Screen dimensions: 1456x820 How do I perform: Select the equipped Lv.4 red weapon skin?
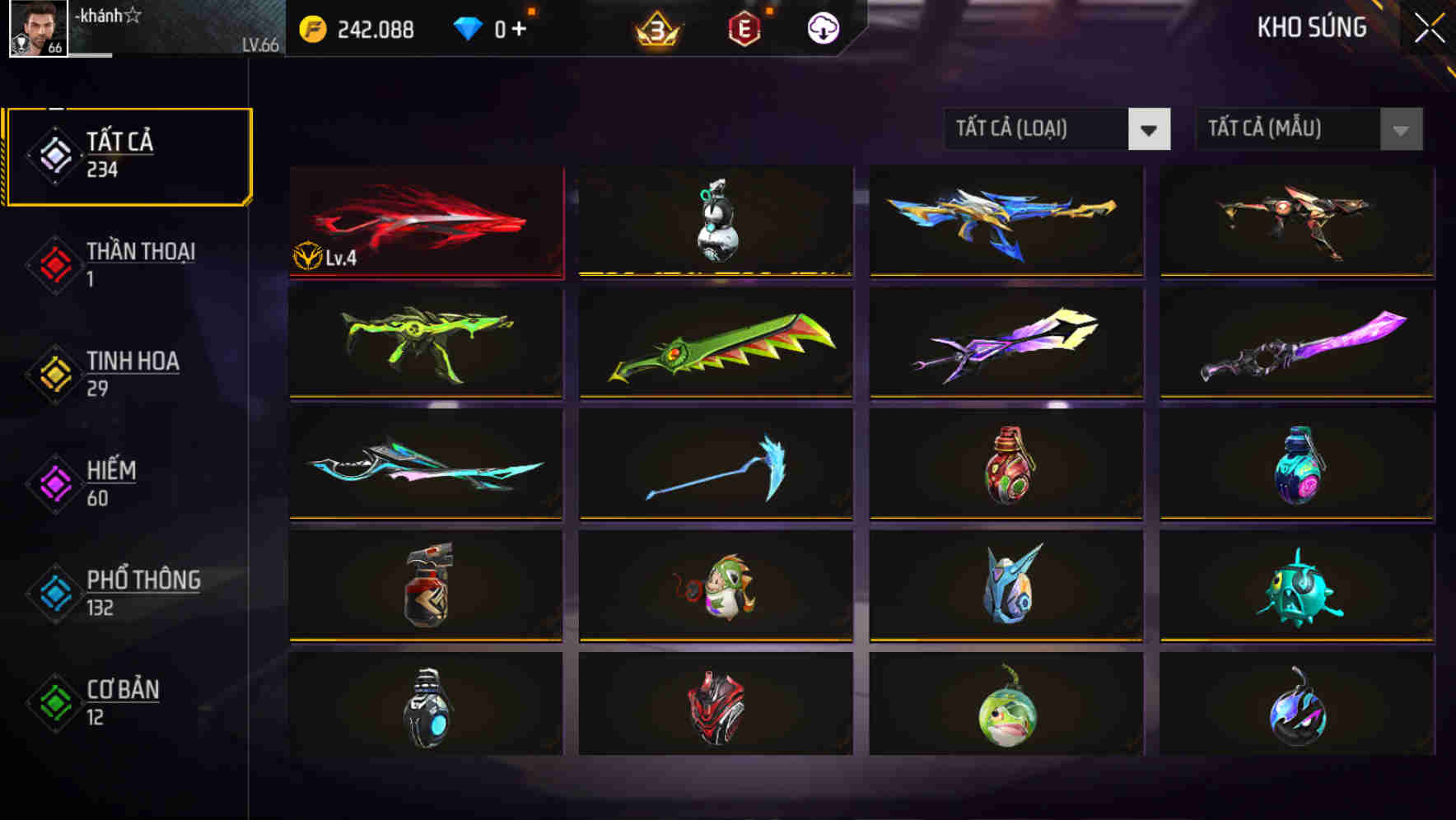click(x=425, y=221)
